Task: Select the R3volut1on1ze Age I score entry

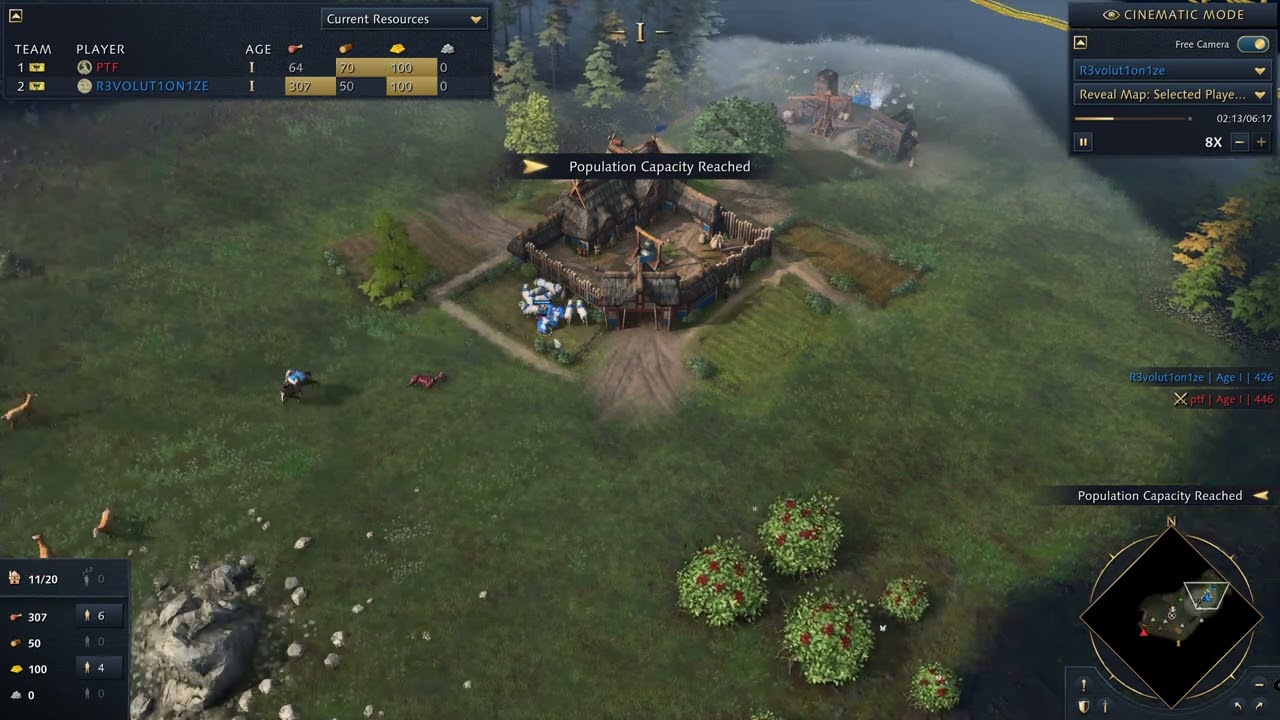Action: 1200,378
